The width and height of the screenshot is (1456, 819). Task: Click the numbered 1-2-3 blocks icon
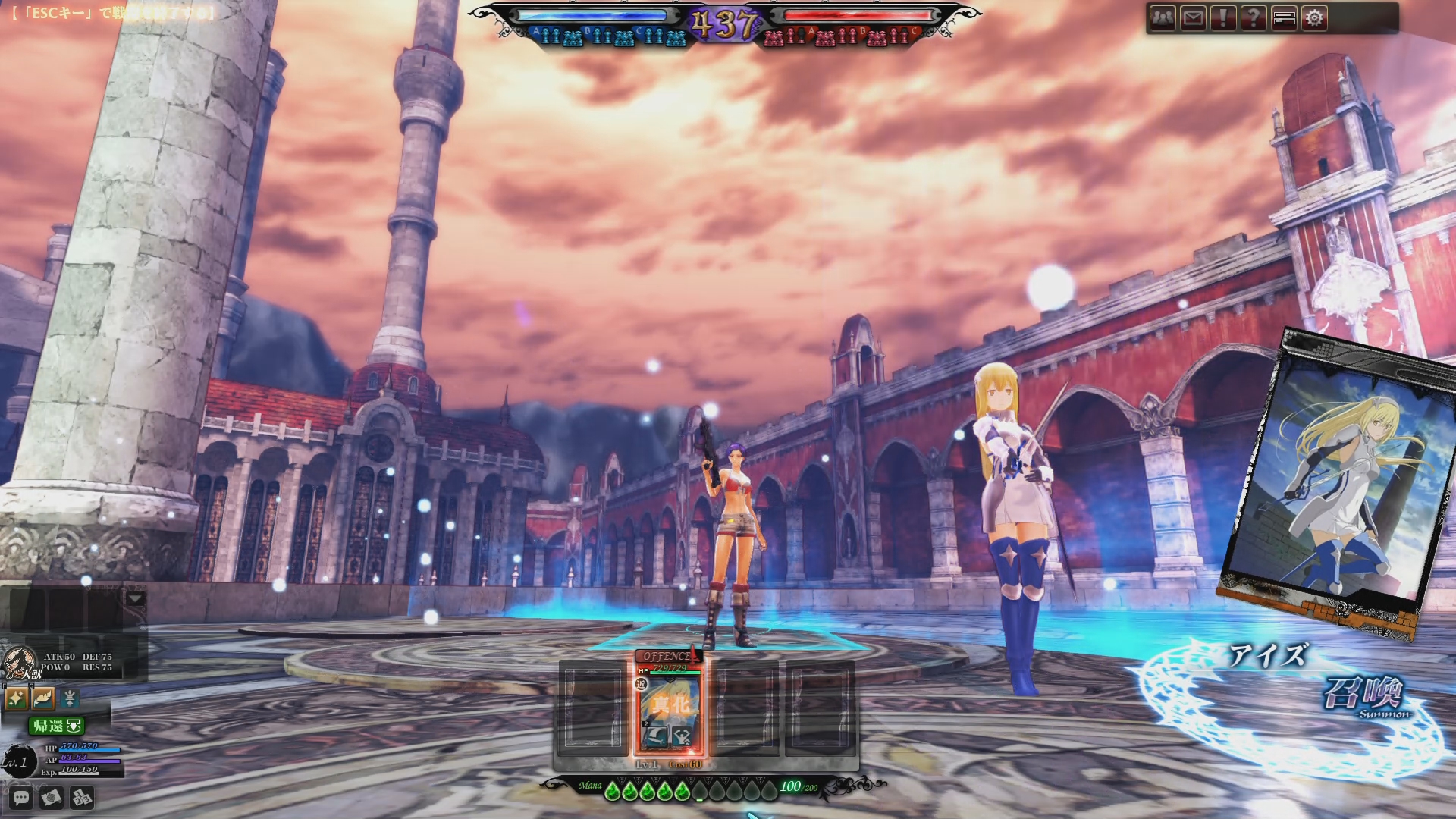click(81, 798)
